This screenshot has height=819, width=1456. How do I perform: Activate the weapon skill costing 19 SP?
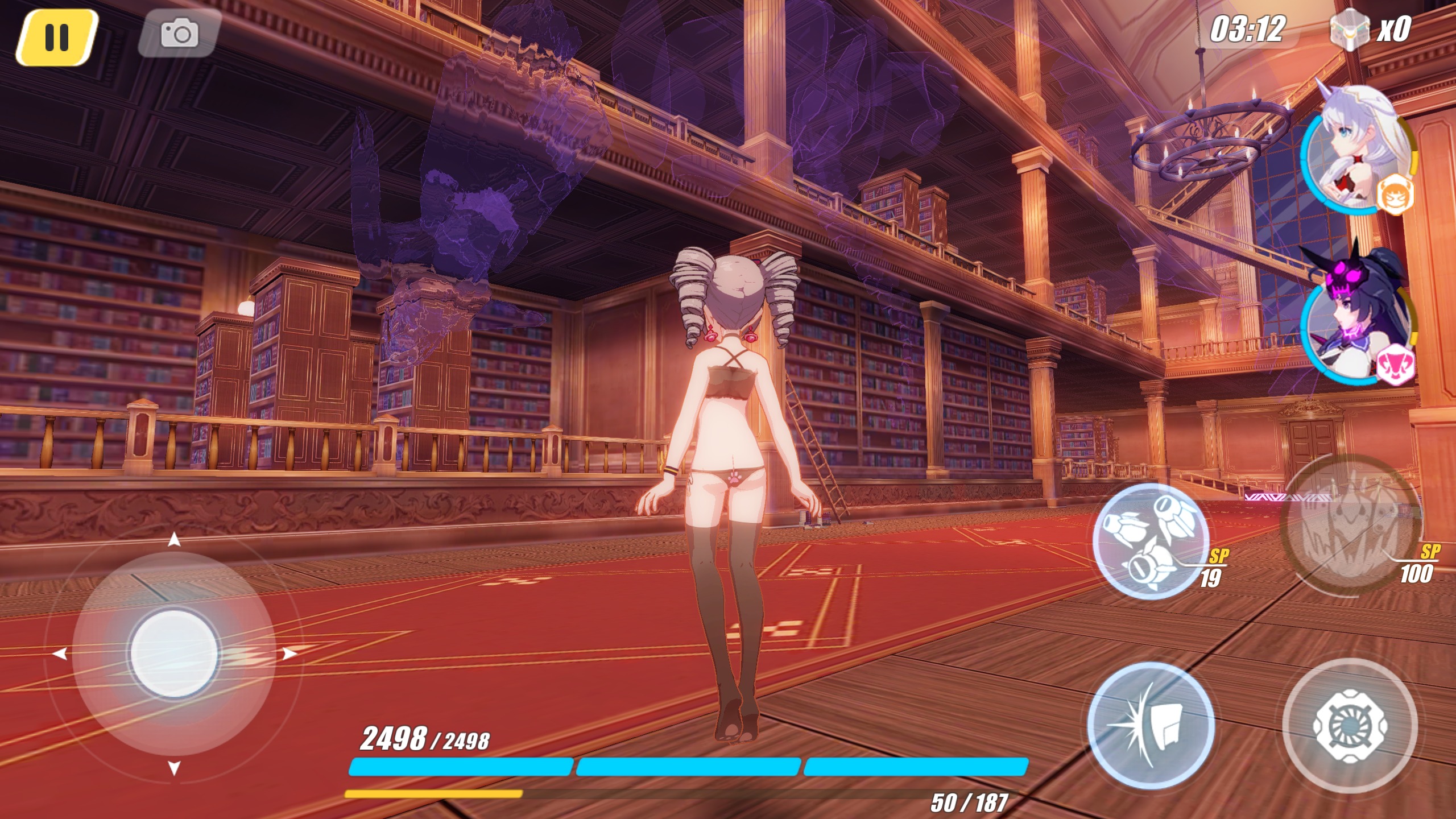pos(1150,539)
